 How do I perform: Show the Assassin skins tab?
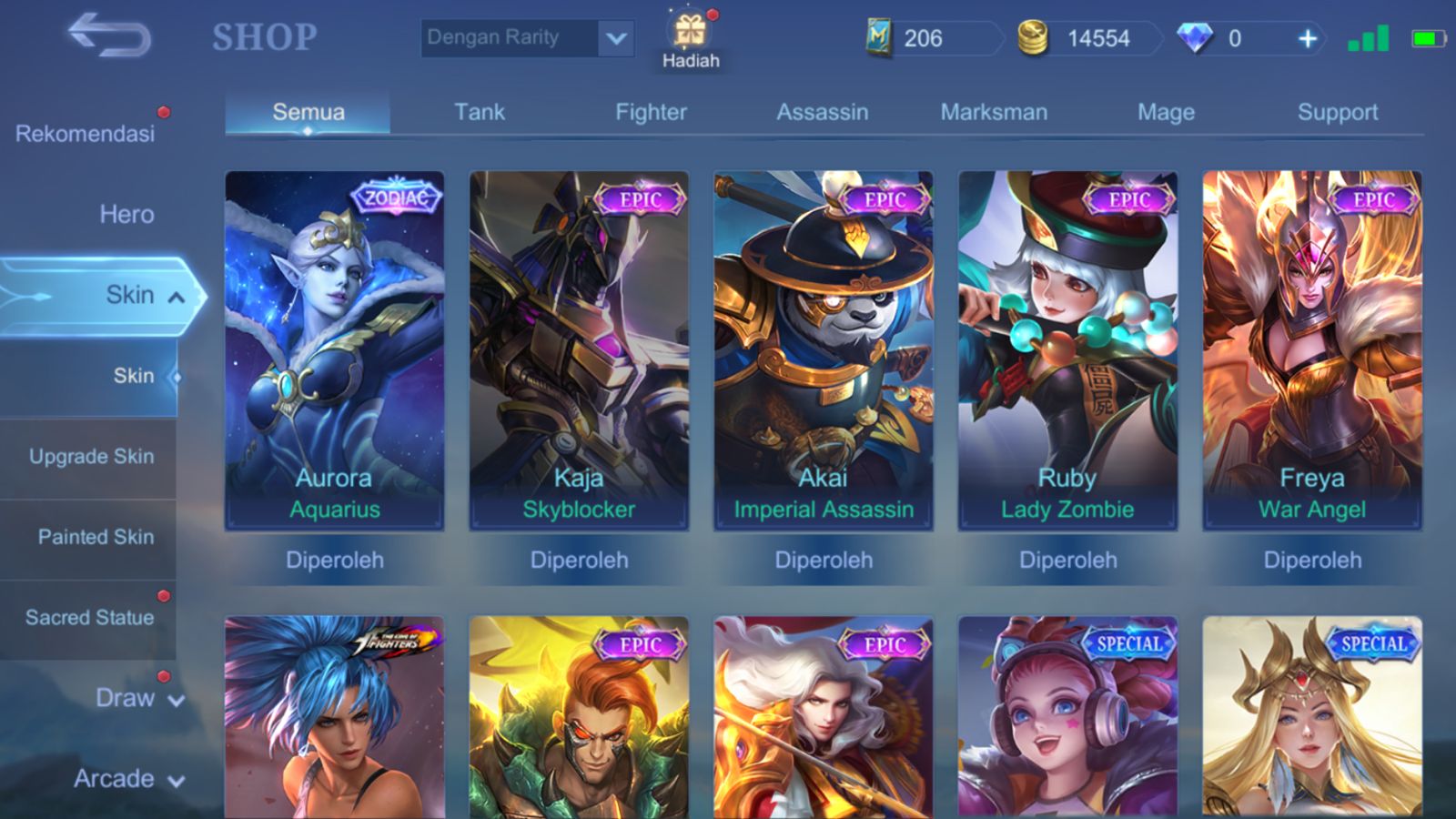click(822, 112)
